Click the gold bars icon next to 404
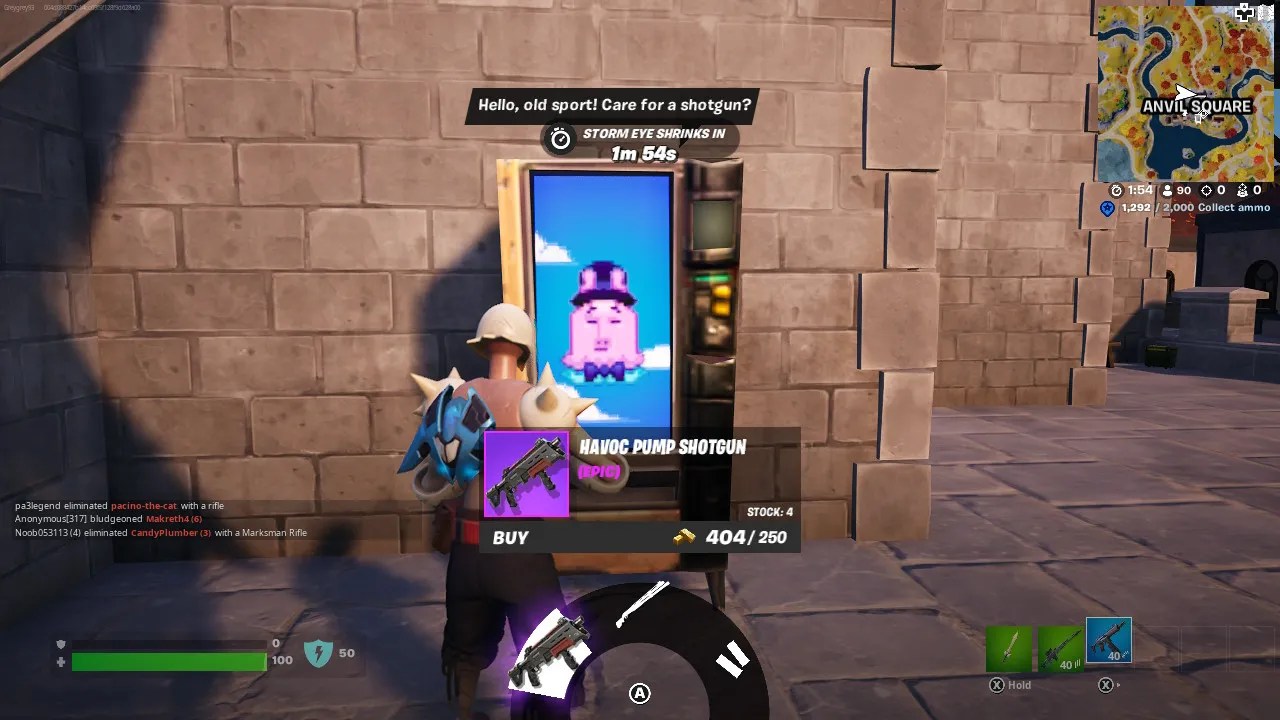 (x=684, y=538)
